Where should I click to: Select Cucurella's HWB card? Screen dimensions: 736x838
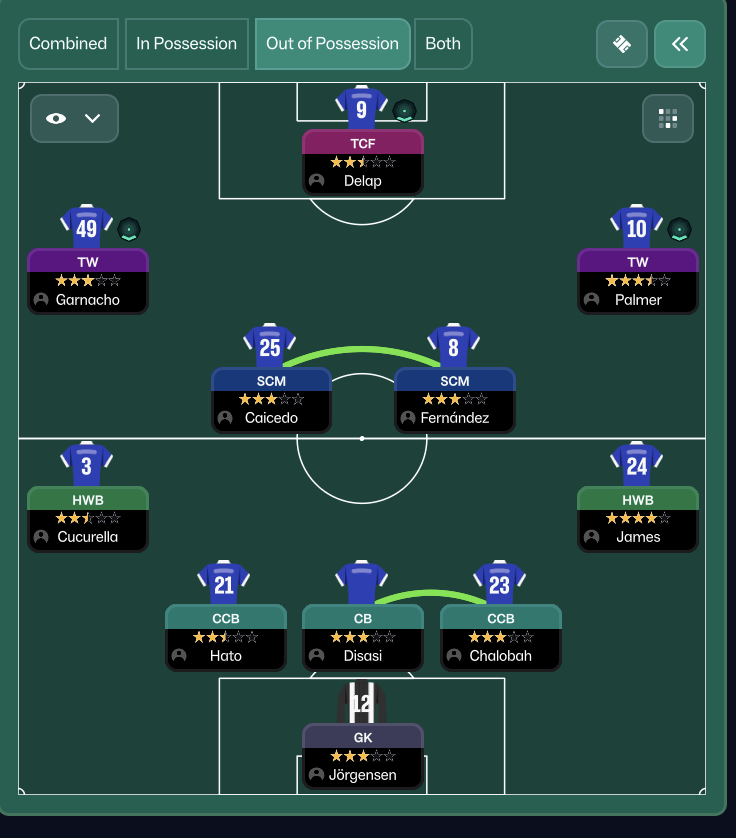click(x=88, y=518)
